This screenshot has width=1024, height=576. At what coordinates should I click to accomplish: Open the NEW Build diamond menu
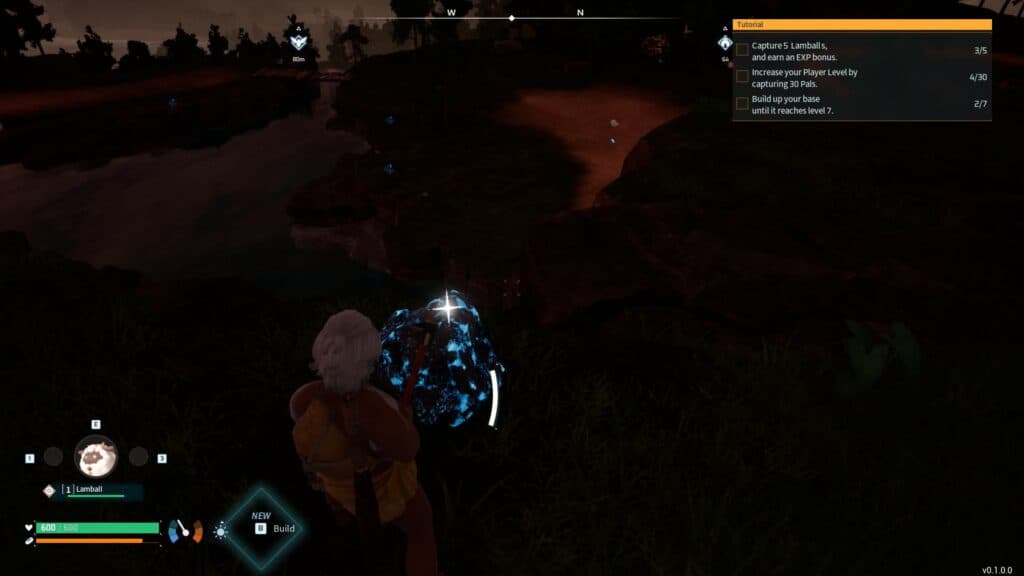pyautogui.click(x=261, y=528)
